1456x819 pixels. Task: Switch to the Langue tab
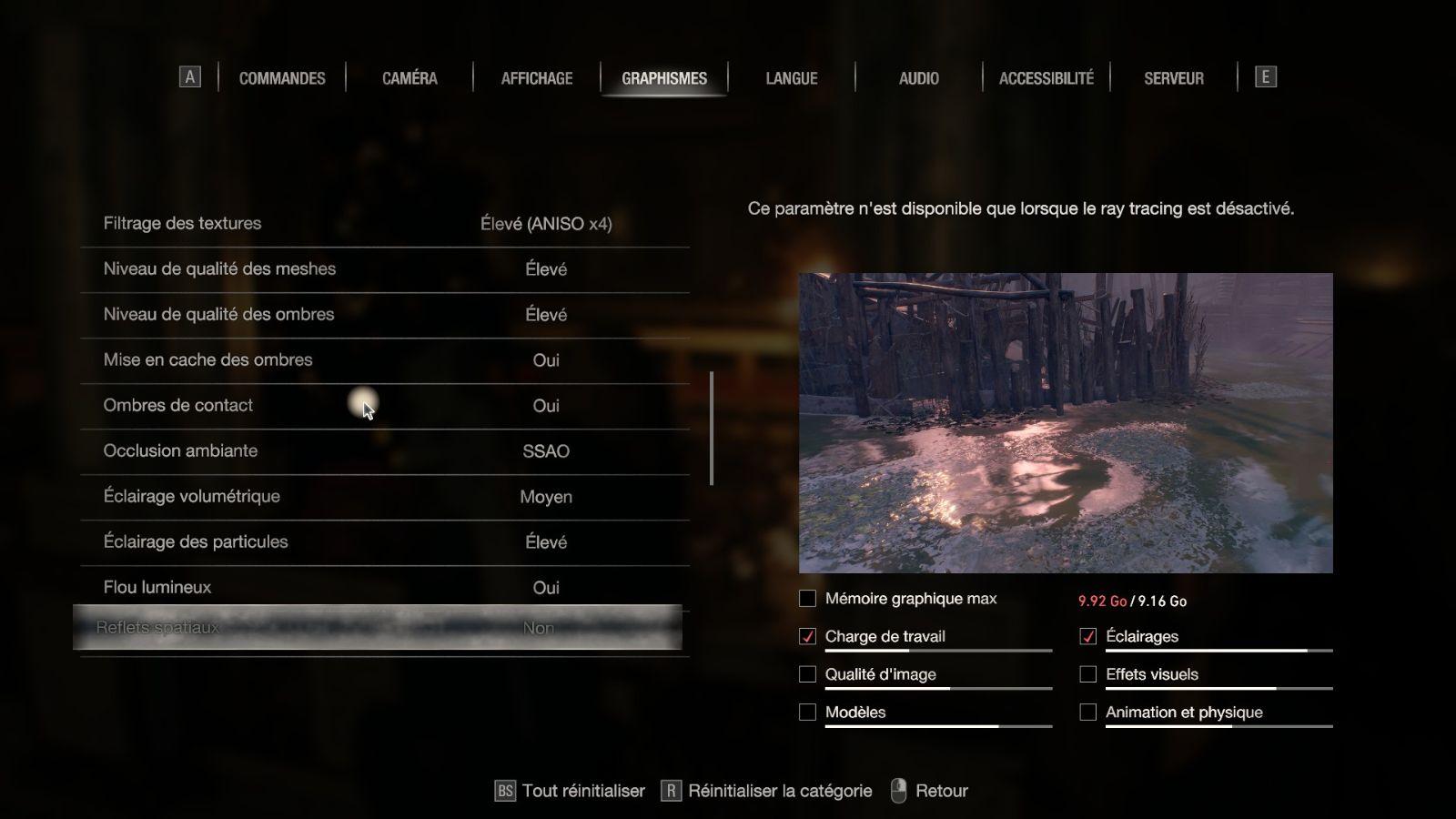pos(791,78)
